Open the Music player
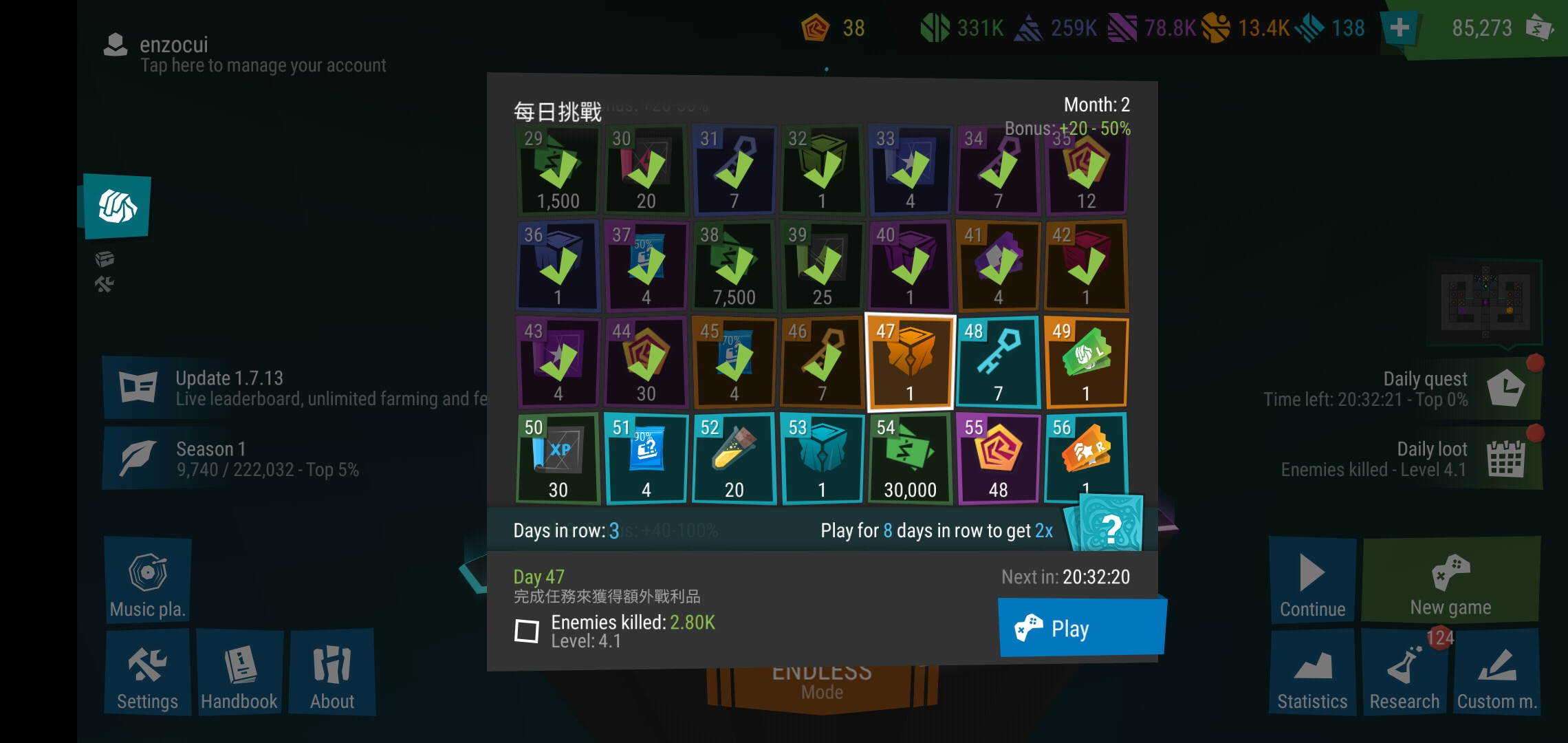1568x743 pixels. 147,581
